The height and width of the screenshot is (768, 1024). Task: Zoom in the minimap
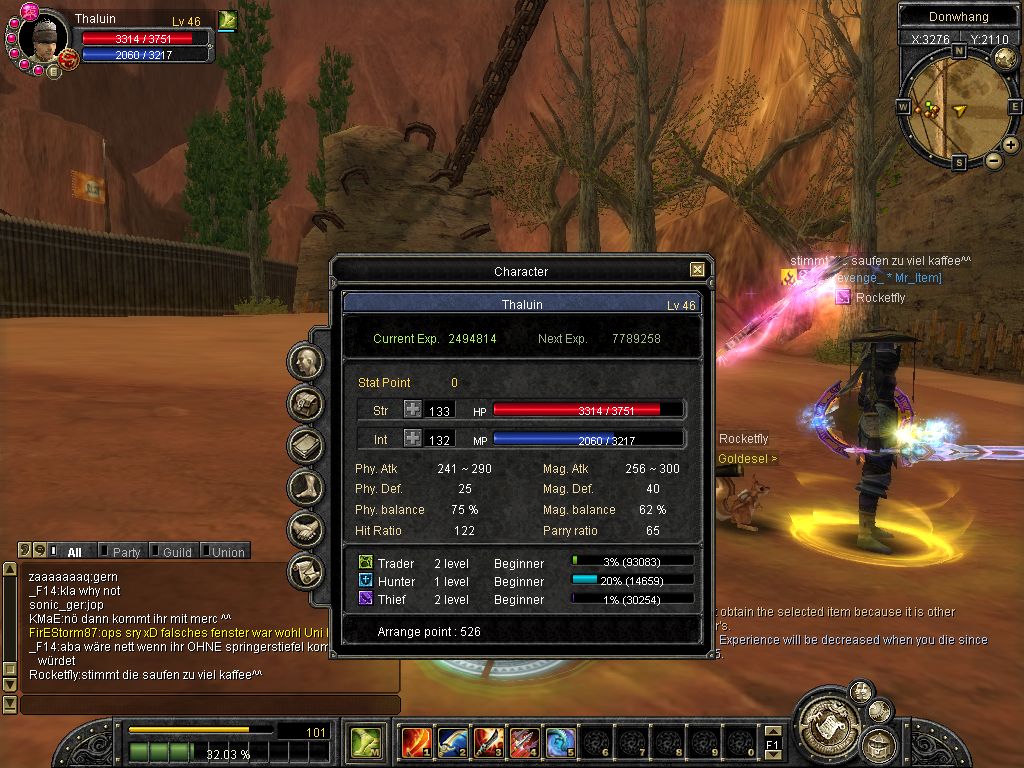[1010, 145]
